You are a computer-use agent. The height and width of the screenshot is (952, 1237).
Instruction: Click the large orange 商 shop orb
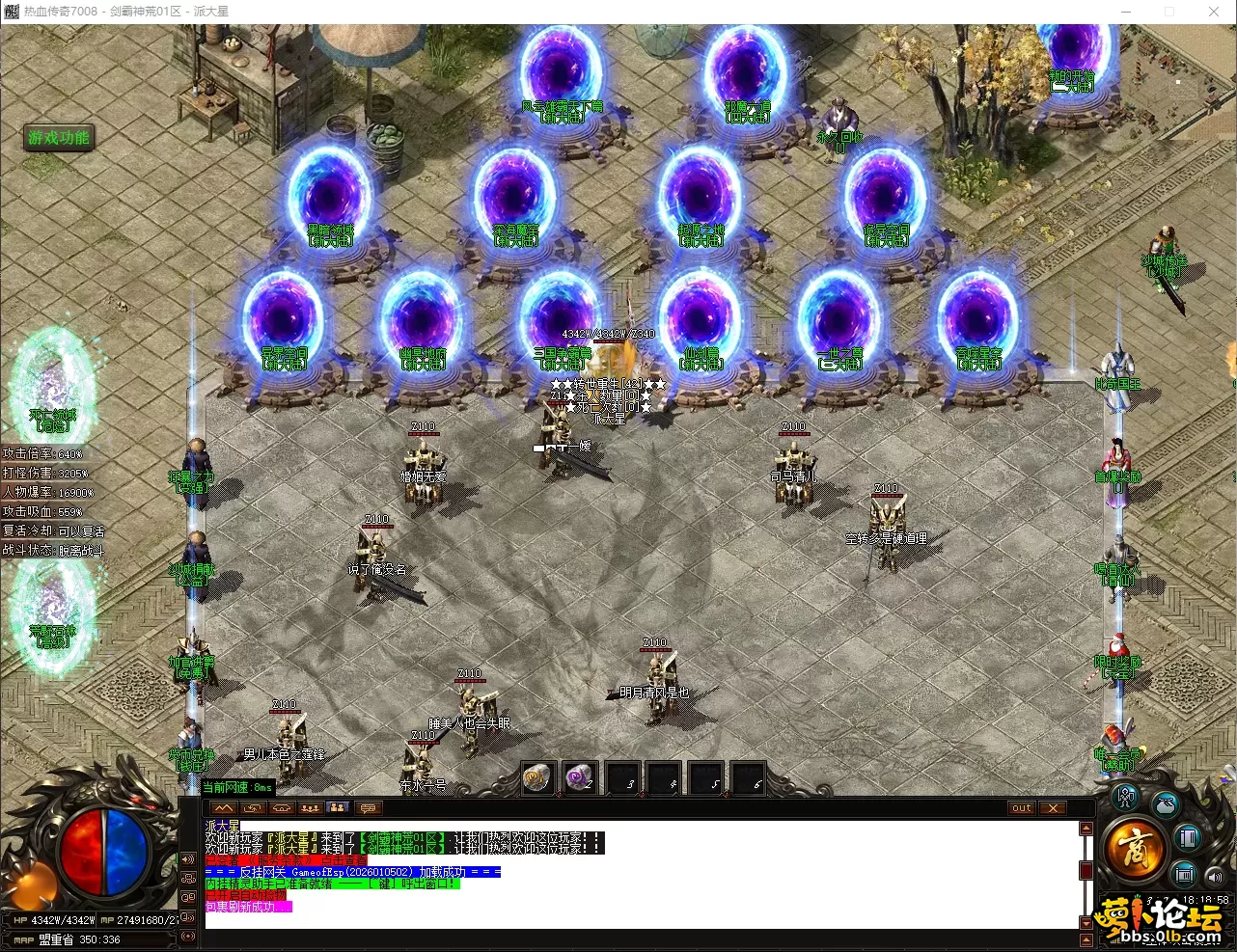point(1134,849)
